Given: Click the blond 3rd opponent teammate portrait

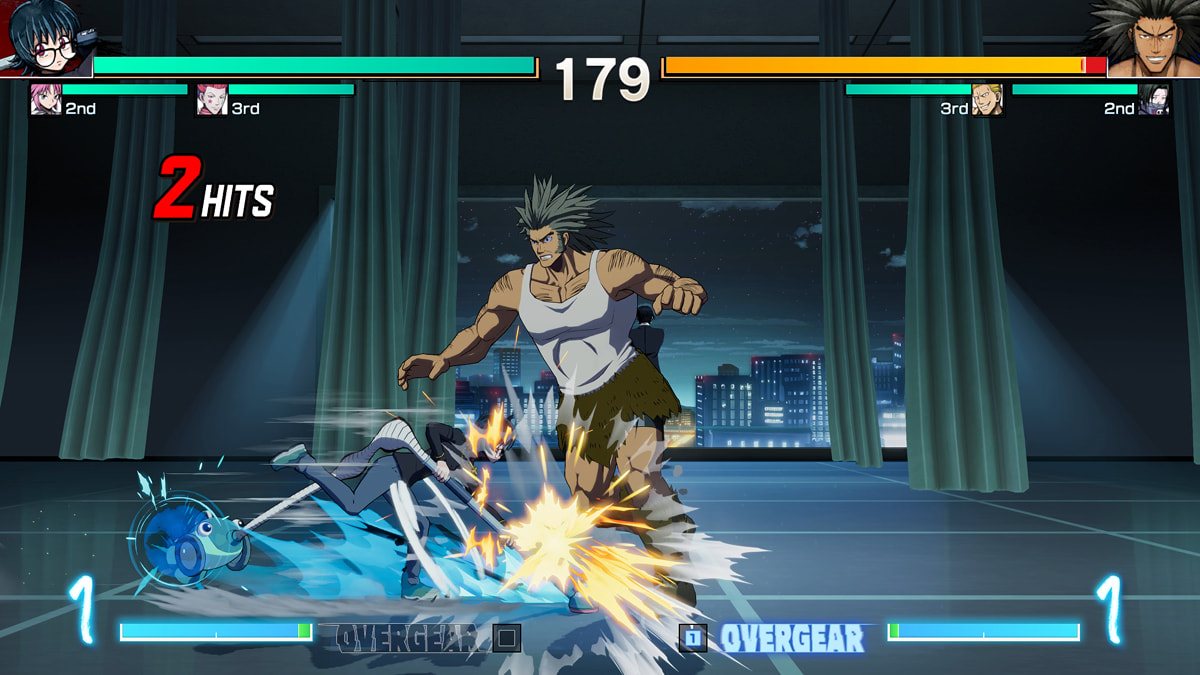Looking at the screenshot, I should (x=986, y=100).
